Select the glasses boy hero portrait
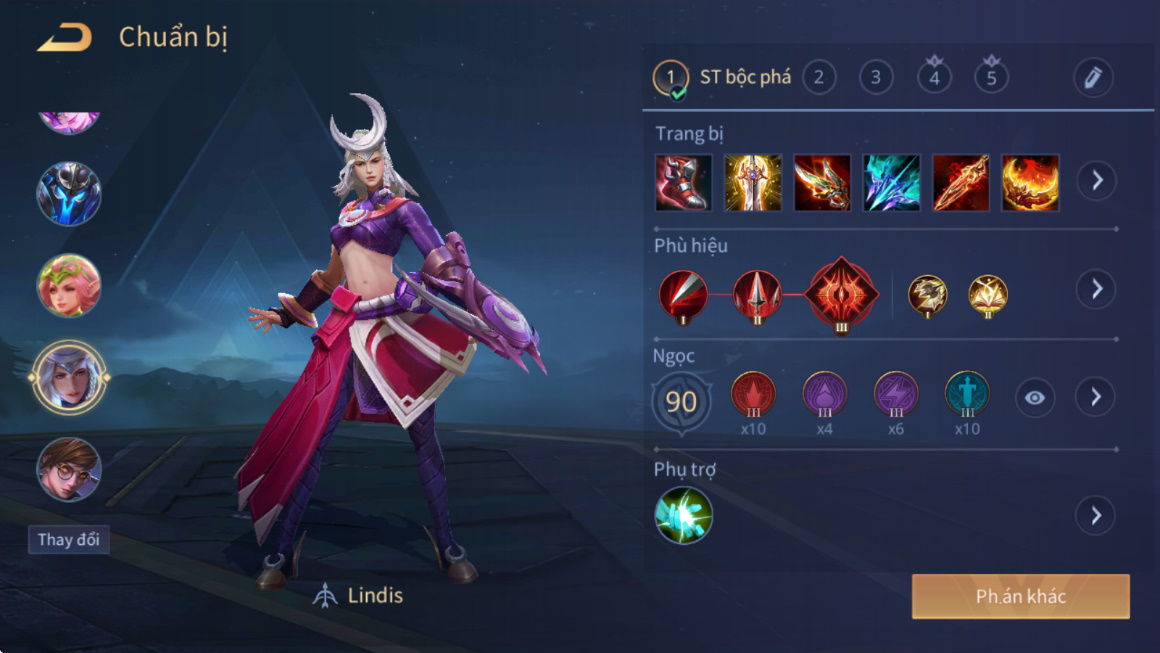The height and width of the screenshot is (653, 1160). click(69, 469)
